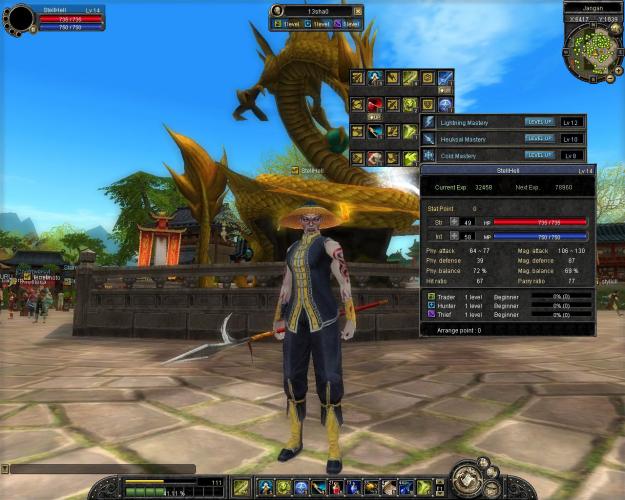Screen dimensions: 625x500
Task: Select the Lightning Mastery skill icon
Action: coord(429,122)
